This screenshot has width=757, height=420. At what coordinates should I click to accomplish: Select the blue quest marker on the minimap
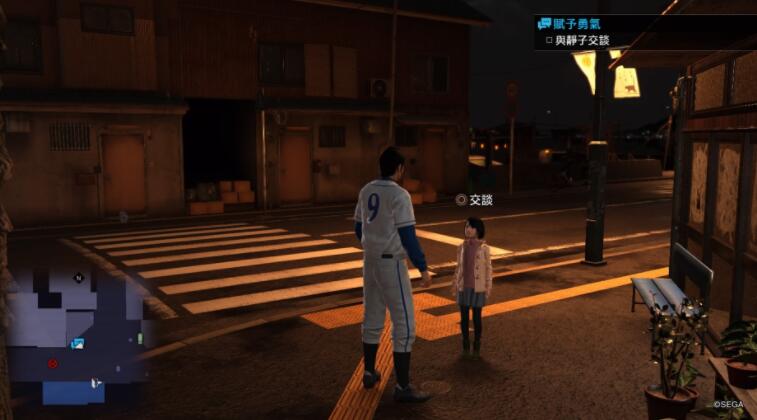click(77, 343)
